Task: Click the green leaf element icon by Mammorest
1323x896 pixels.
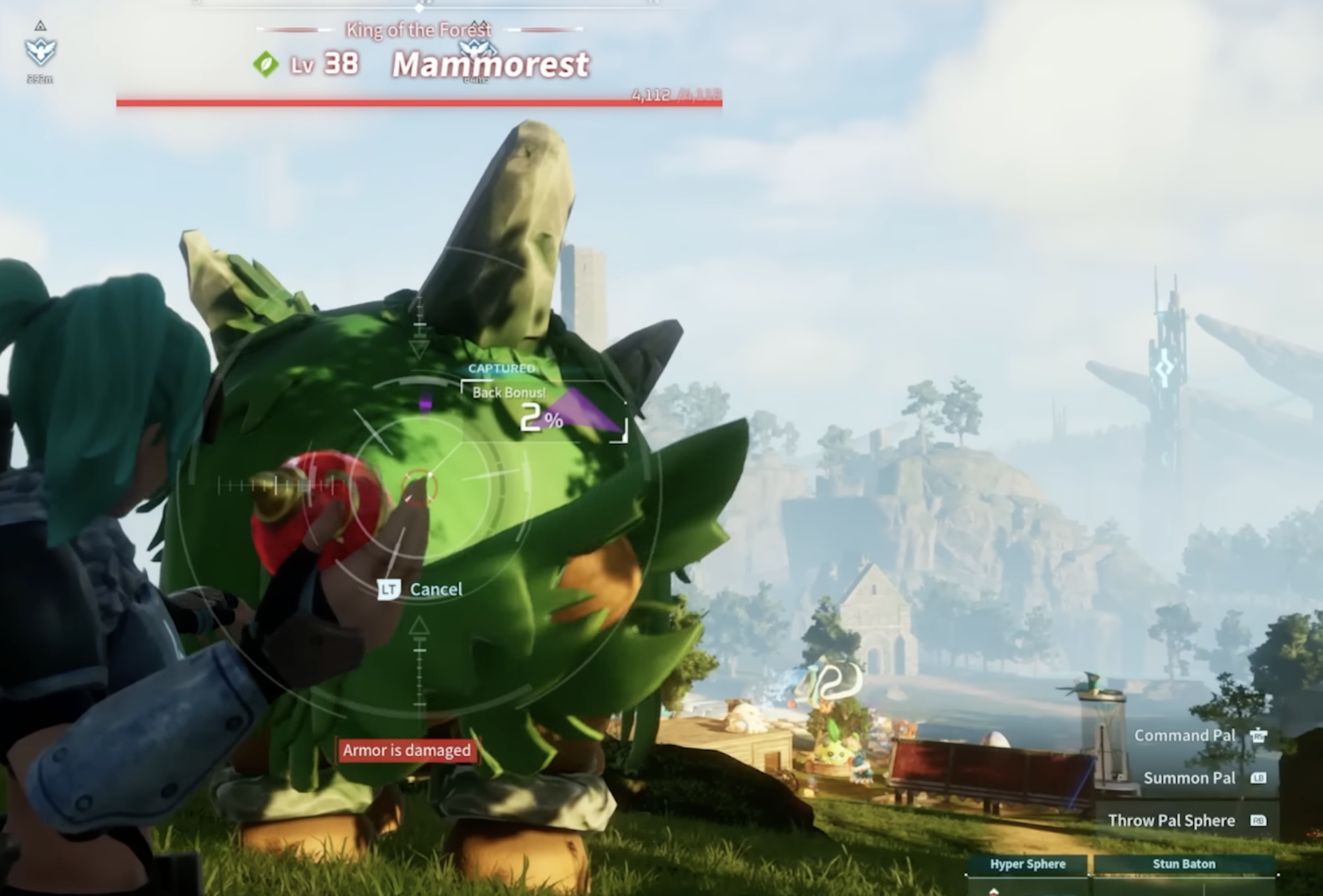Action: (x=266, y=65)
